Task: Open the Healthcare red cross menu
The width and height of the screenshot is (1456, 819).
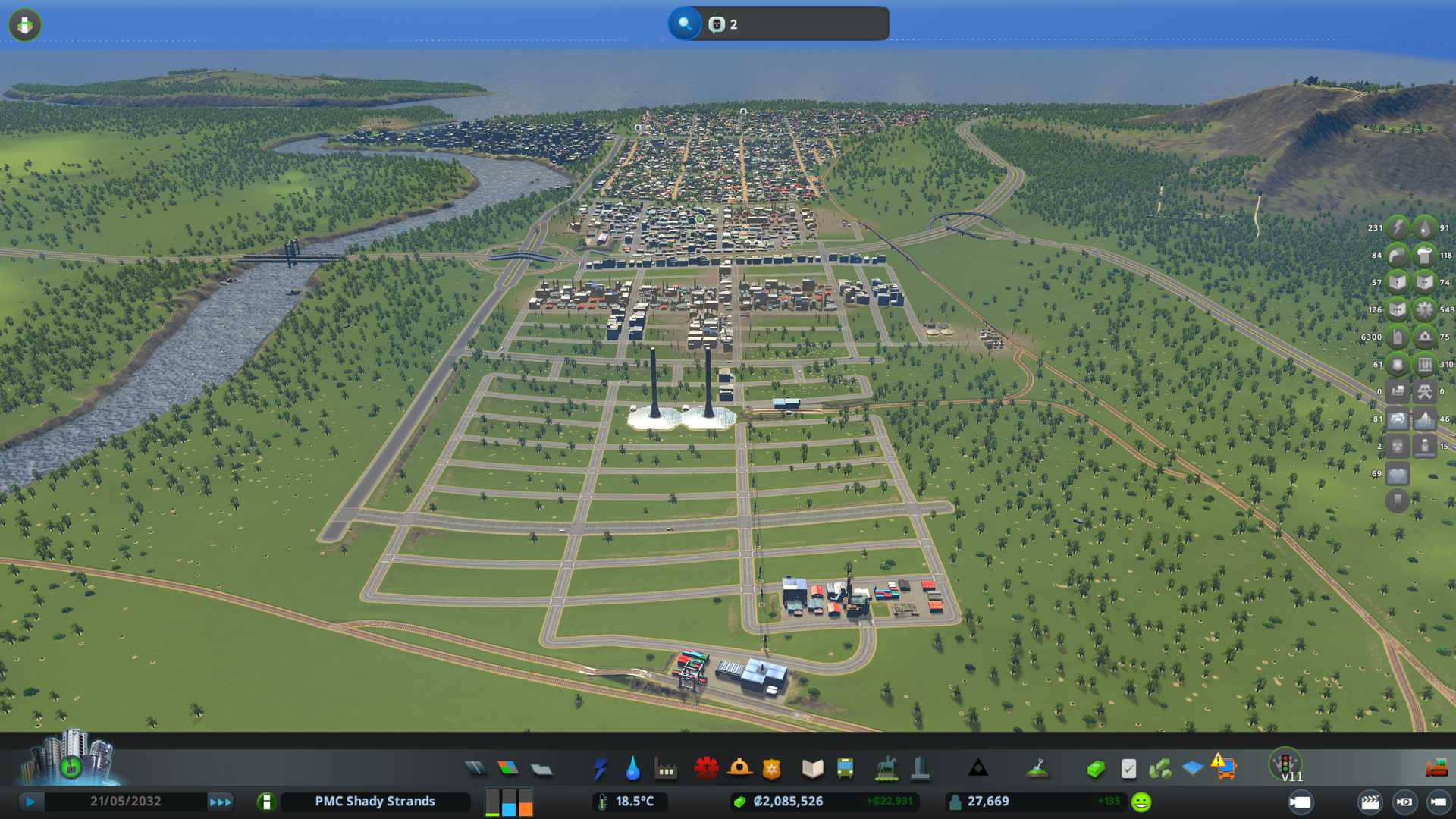Action: (706, 769)
